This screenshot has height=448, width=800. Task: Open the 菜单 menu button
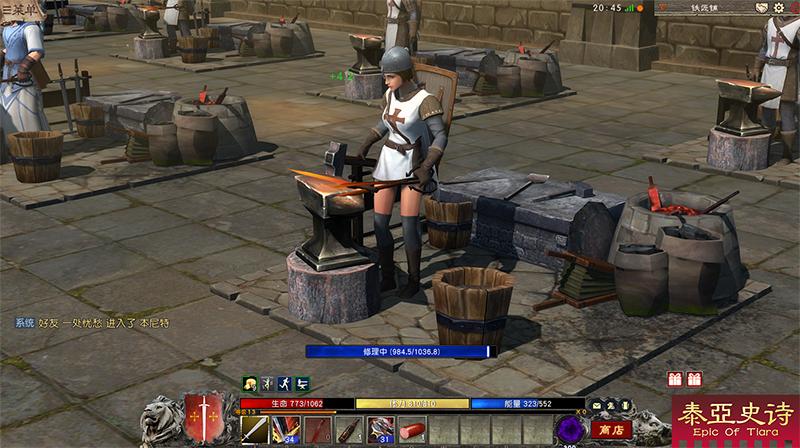point(20,8)
